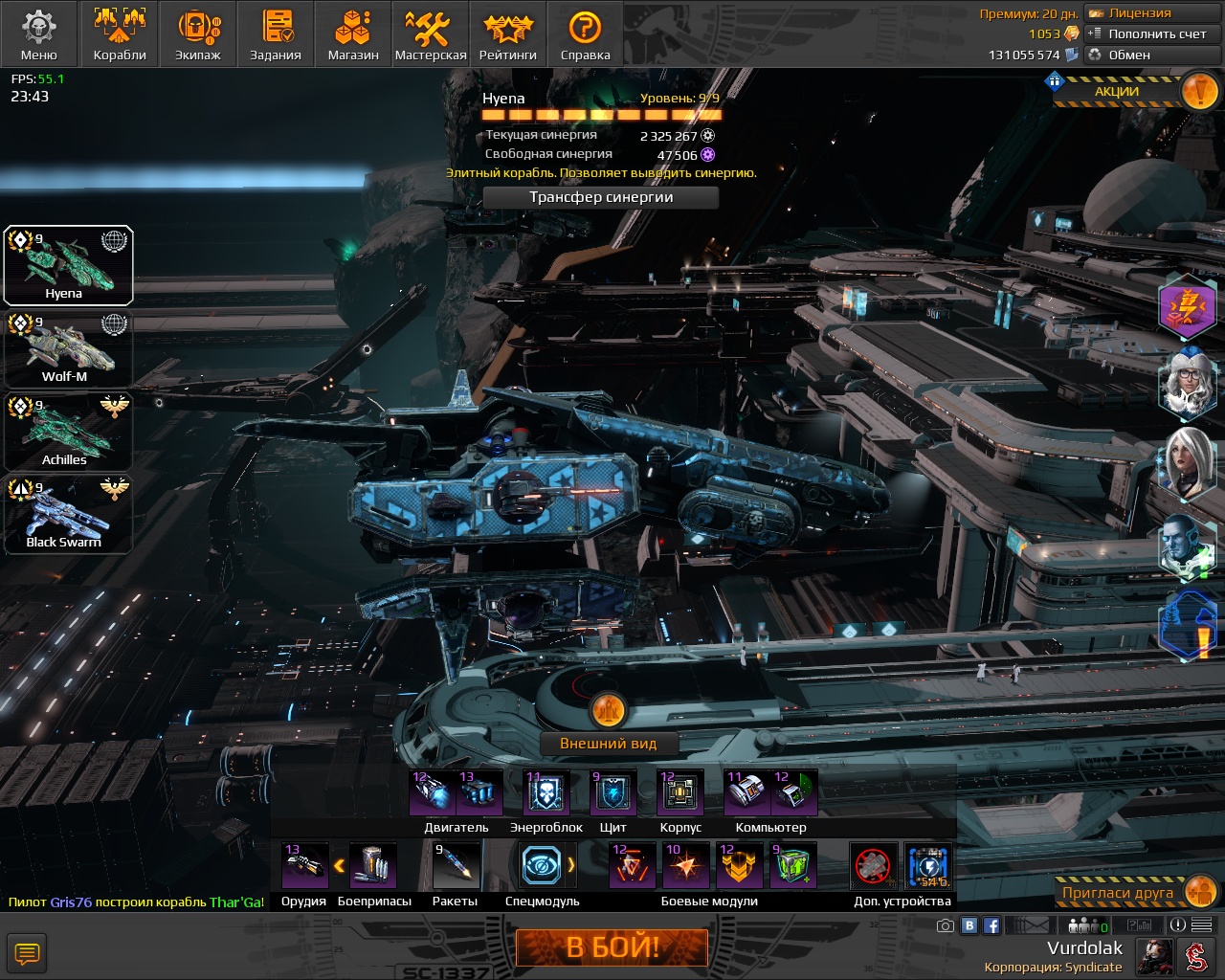Click the Трансфер синергии button
The image size is (1225, 980).
pos(601,197)
